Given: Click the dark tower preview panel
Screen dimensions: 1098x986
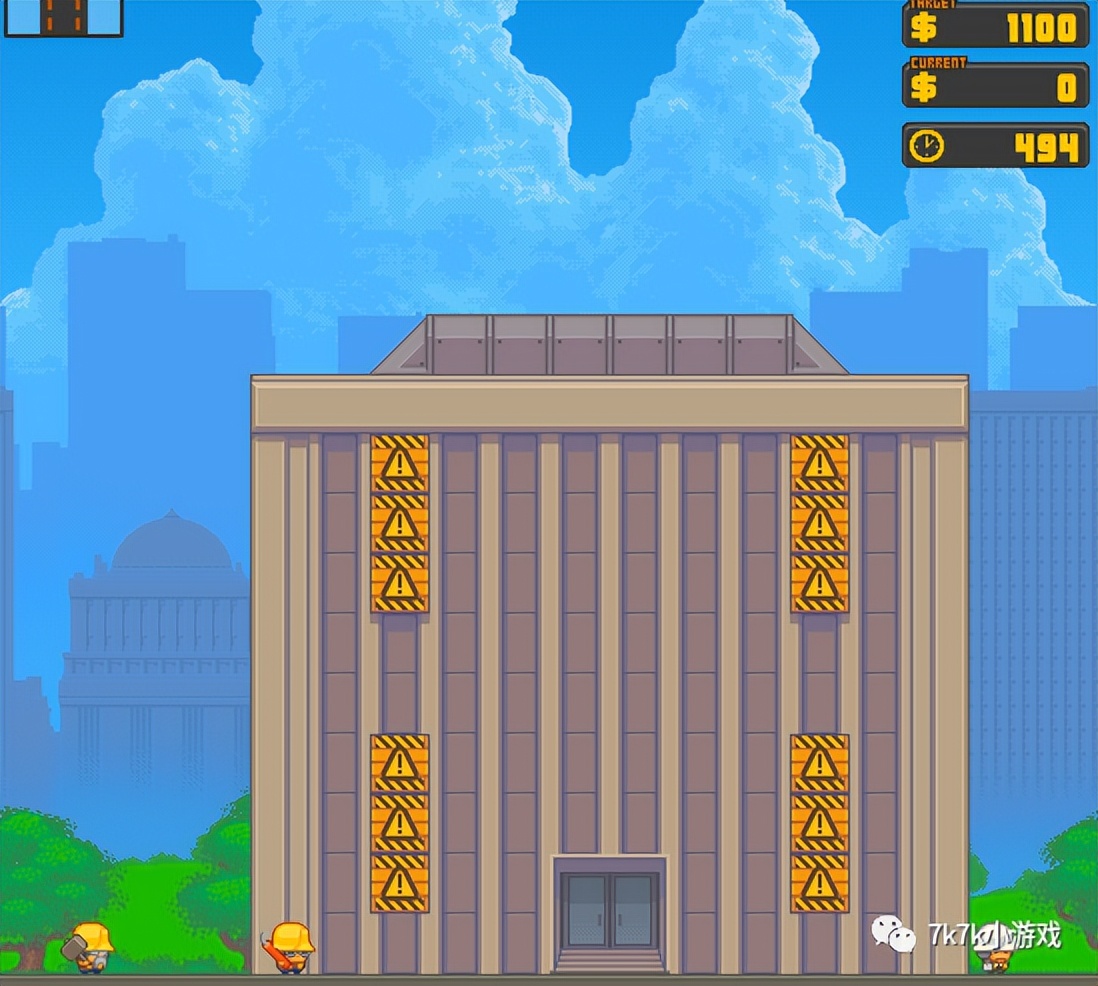Looking at the screenshot, I should [x=63, y=16].
